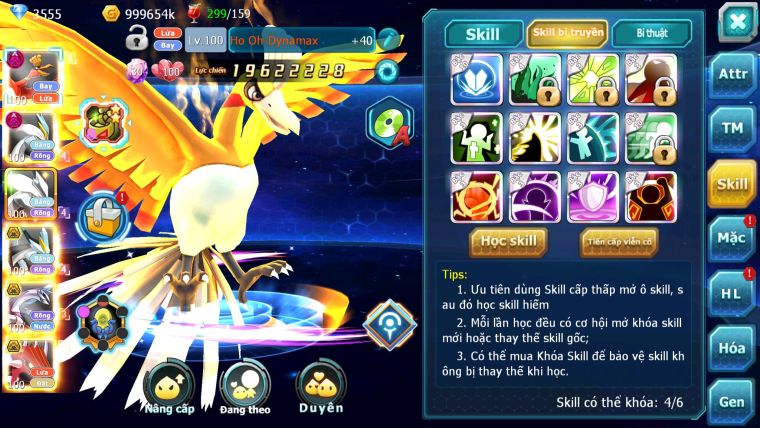Select the Gen side tab
Viewport: 760px width, 428px height.
point(731,401)
